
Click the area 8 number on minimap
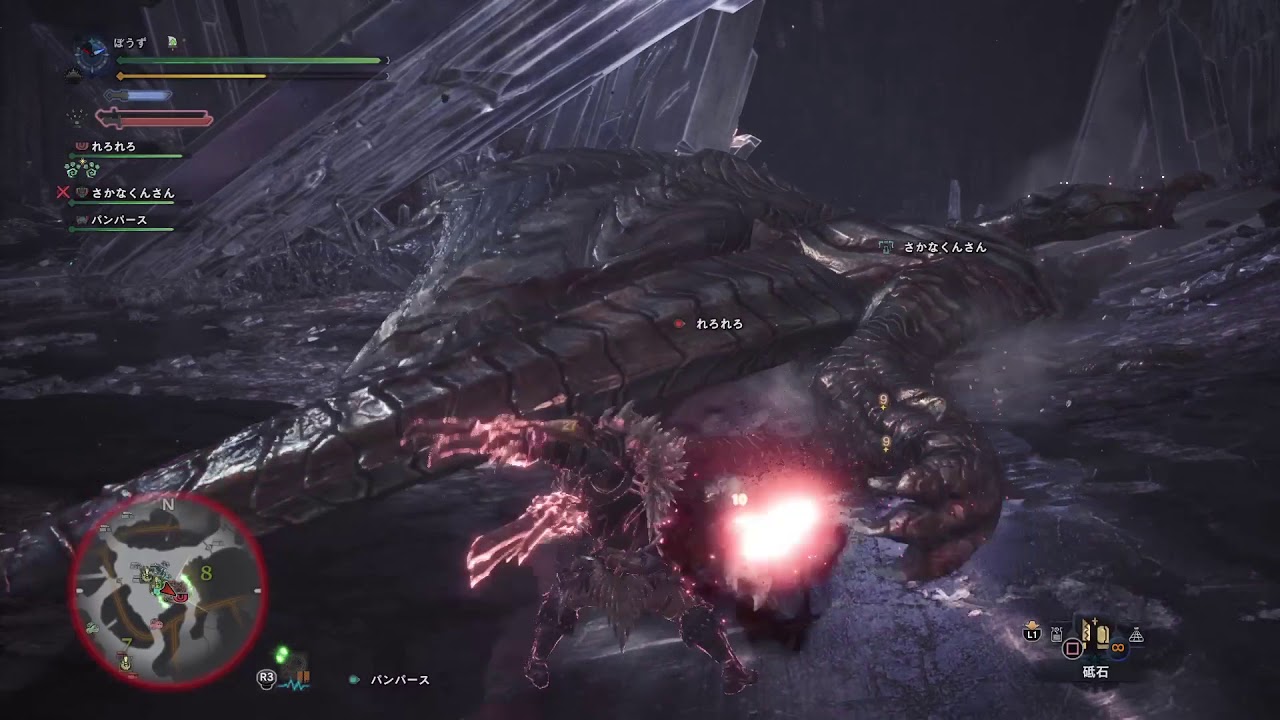click(206, 573)
